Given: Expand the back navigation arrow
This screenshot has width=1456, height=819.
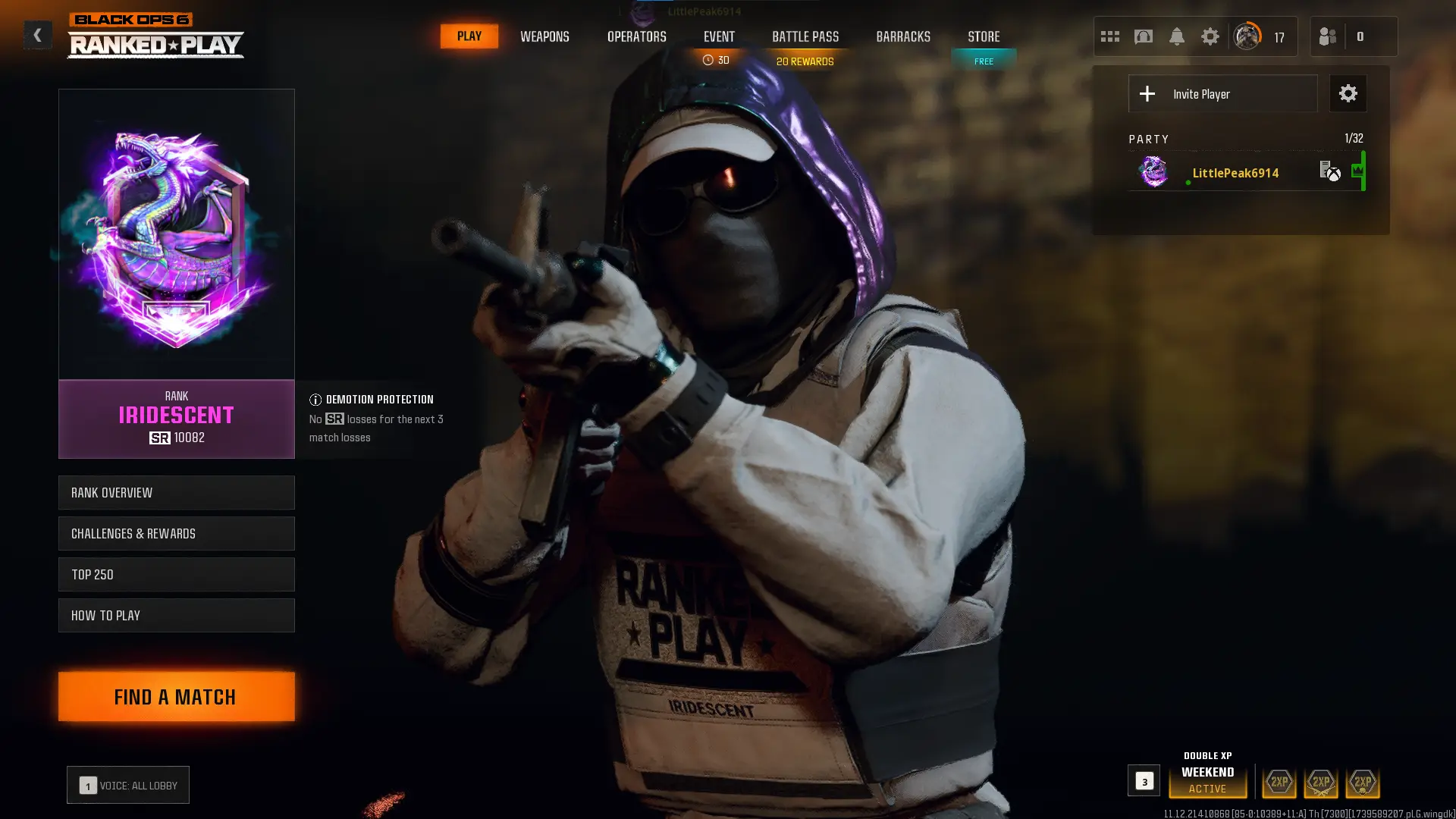Looking at the screenshot, I should [x=36, y=34].
